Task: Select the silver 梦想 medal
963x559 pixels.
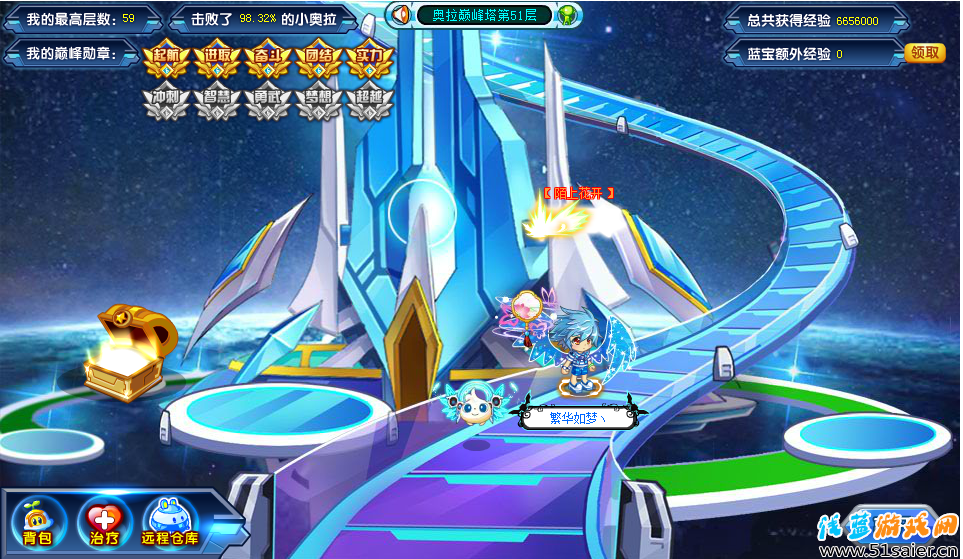Action: tap(319, 103)
